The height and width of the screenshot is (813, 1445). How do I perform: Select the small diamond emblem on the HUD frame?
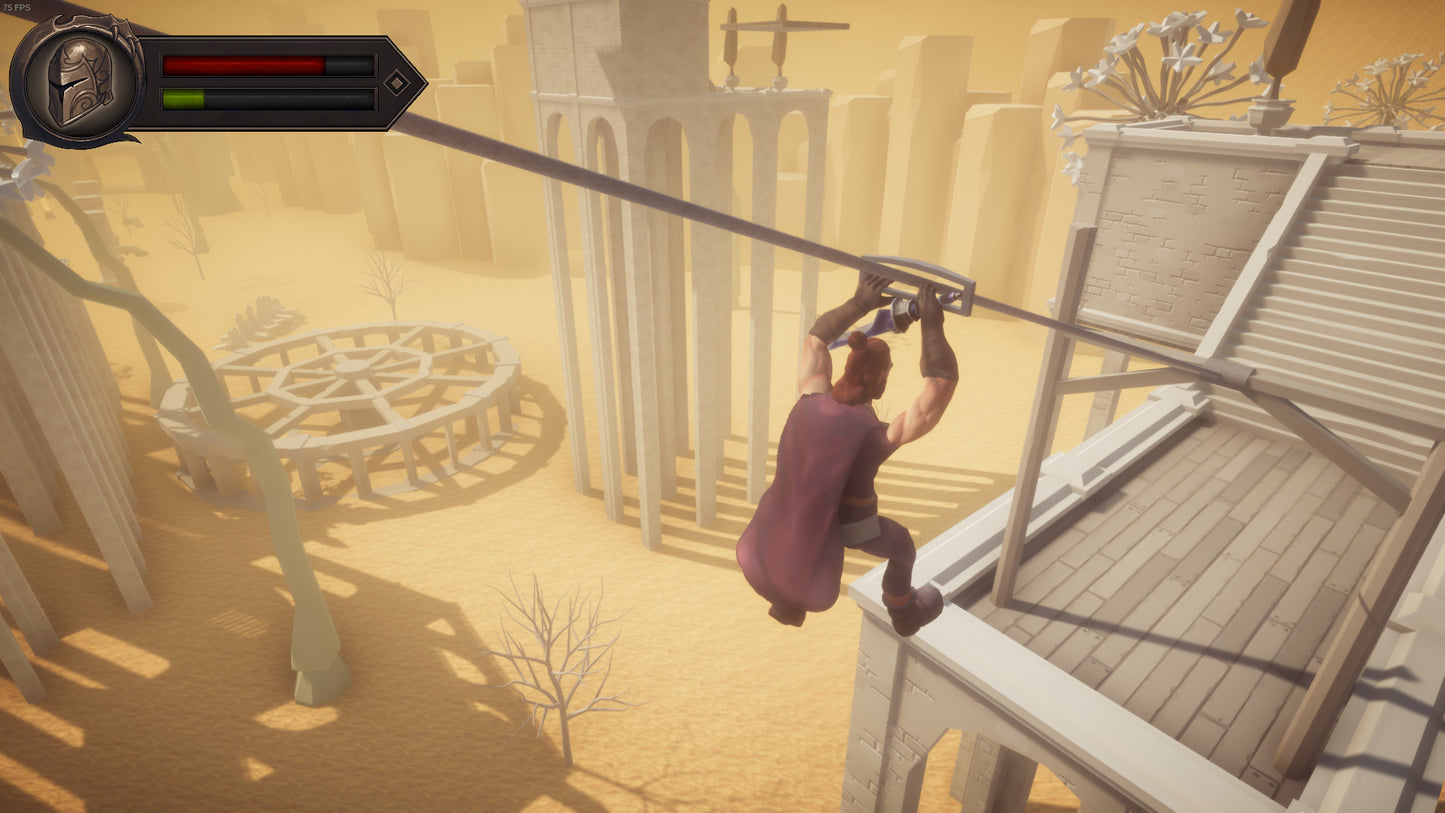pyautogui.click(x=399, y=83)
